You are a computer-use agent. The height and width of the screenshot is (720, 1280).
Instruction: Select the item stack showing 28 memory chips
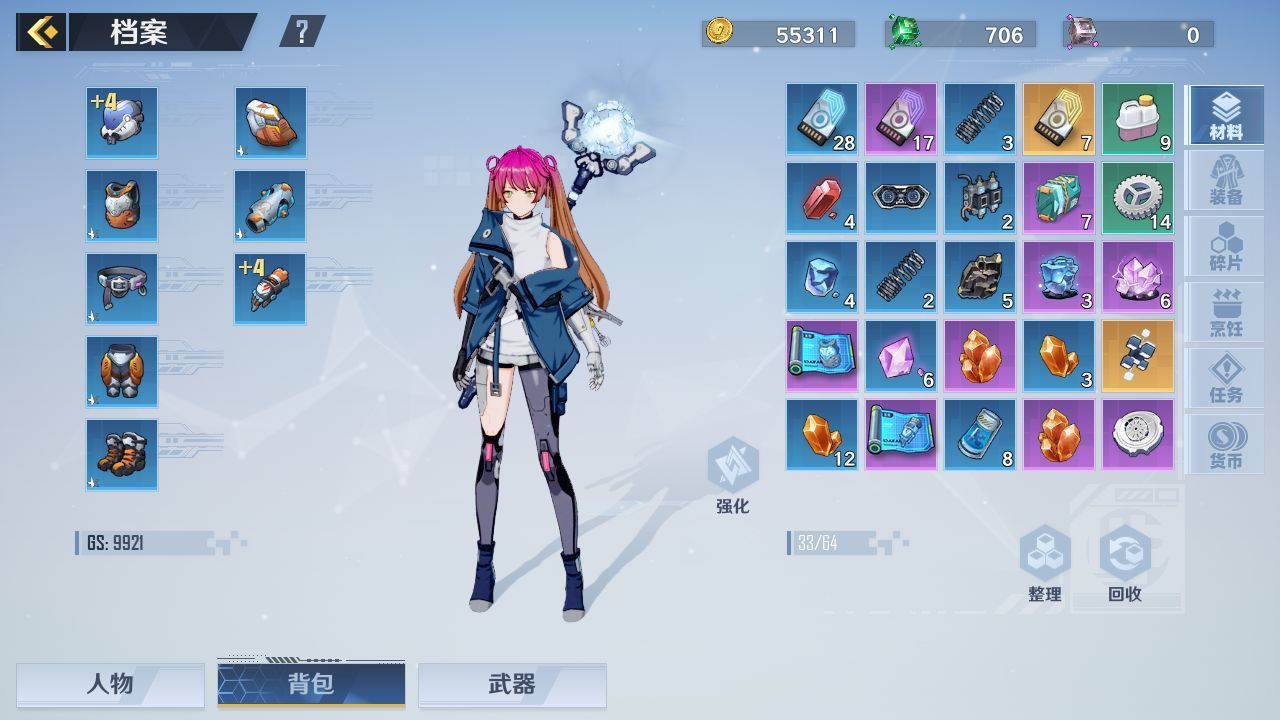pyautogui.click(x=821, y=120)
